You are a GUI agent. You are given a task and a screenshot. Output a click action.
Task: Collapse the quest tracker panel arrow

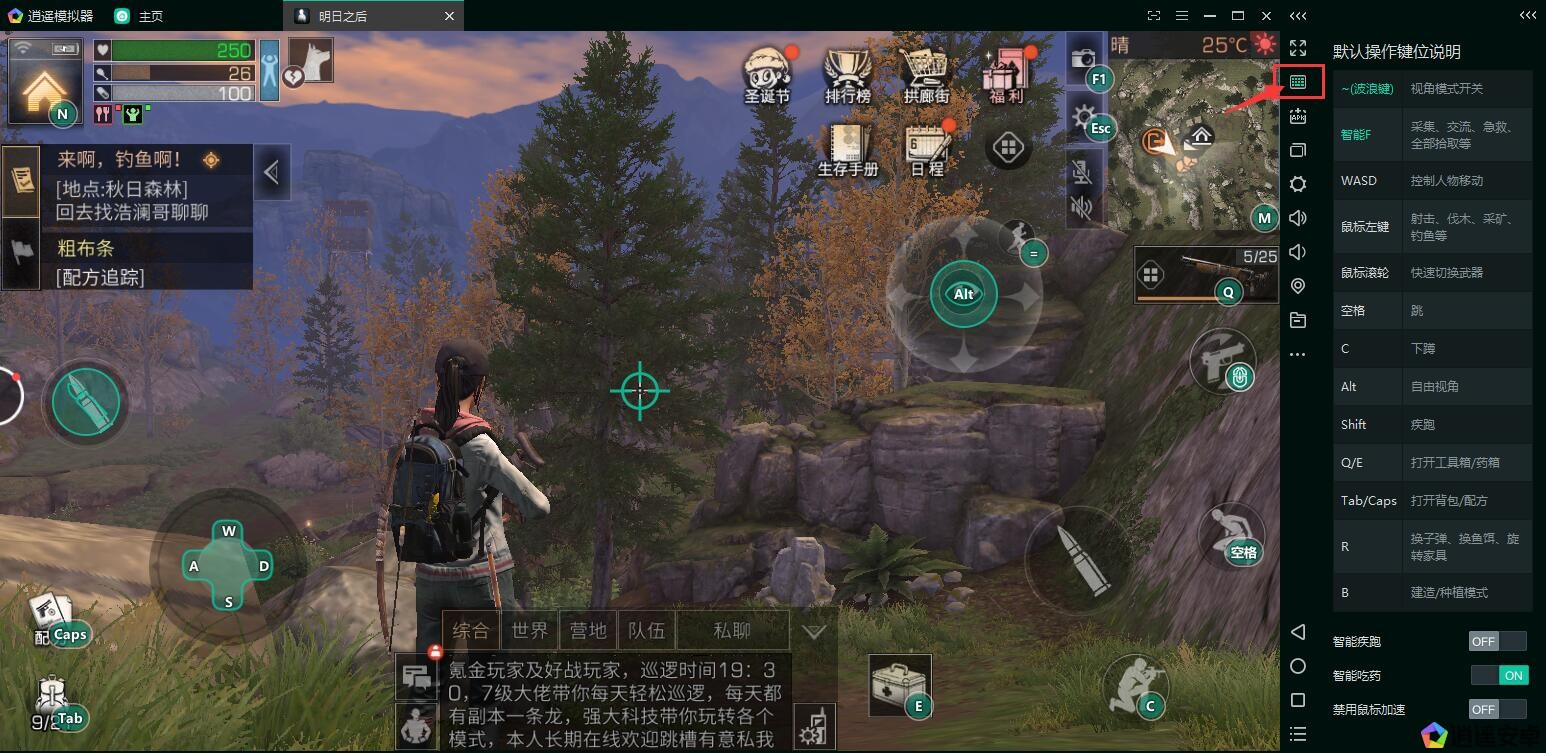click(x=271, y=173)
